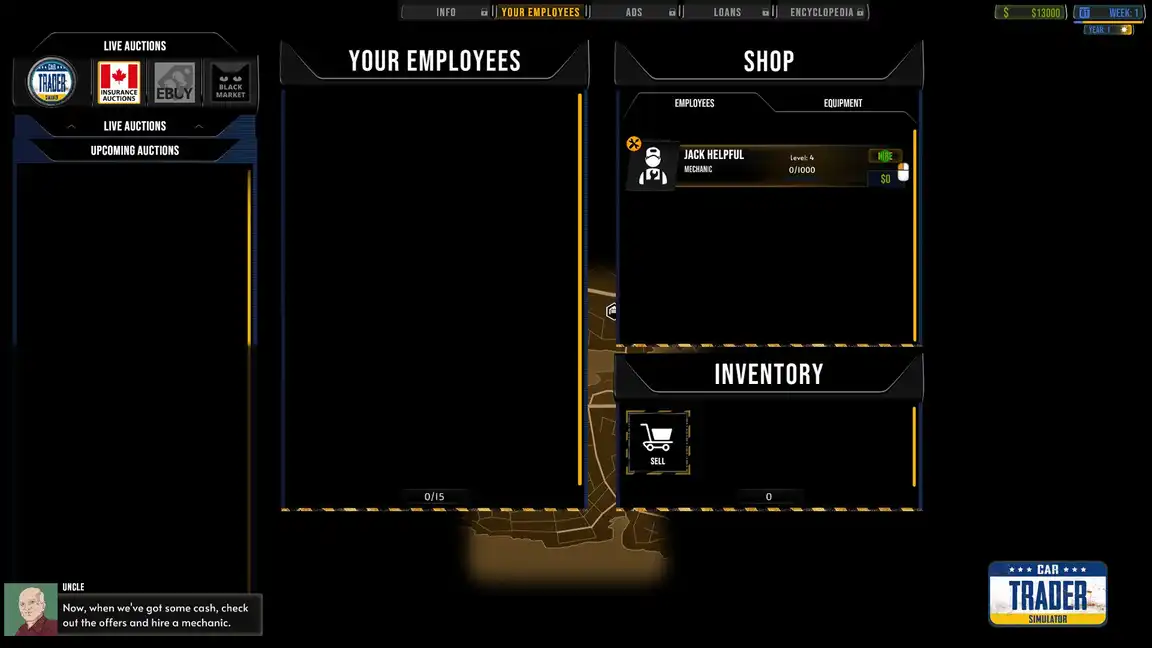The image size is (1152, 648).
Task: Switch to the Ads tab
Action: 634,12
